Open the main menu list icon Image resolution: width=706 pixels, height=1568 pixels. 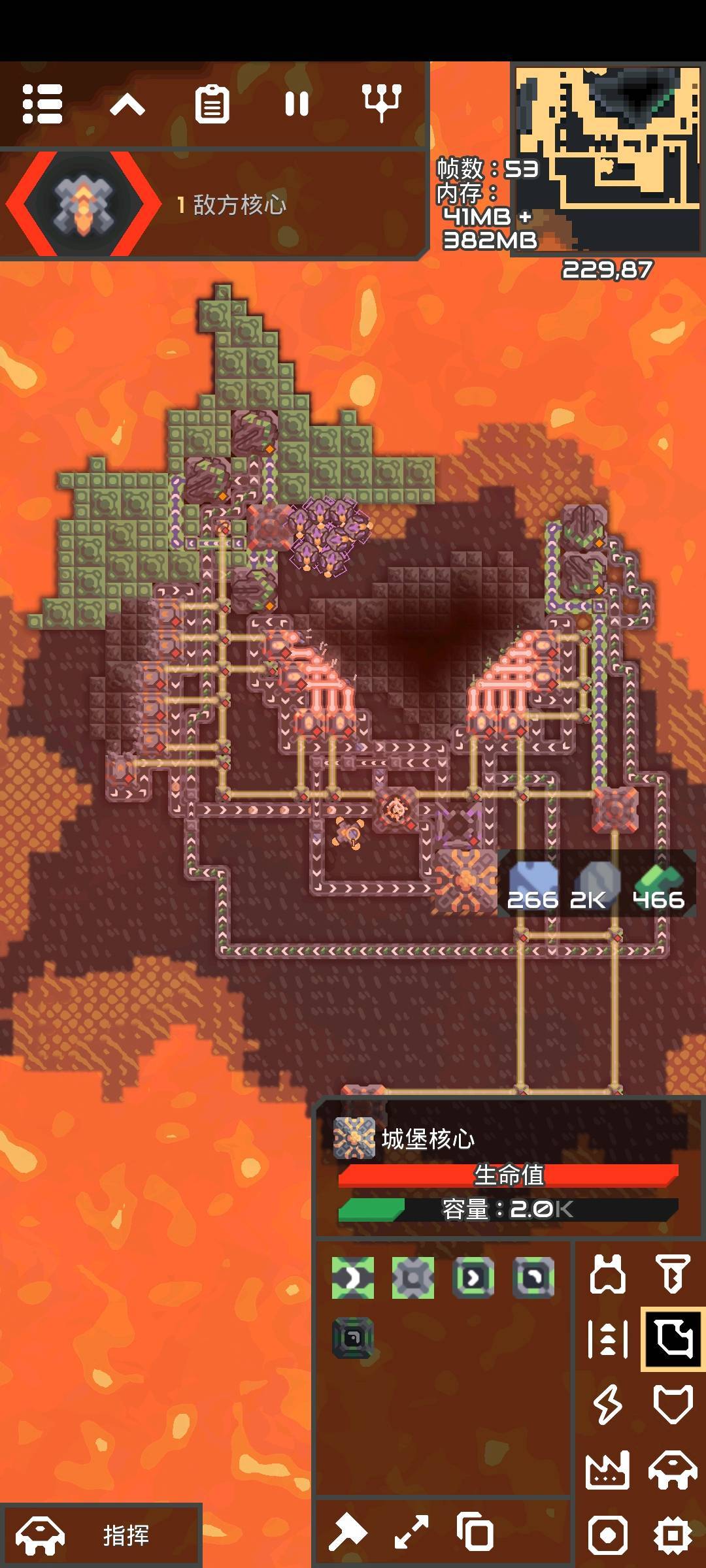[42, 104]
